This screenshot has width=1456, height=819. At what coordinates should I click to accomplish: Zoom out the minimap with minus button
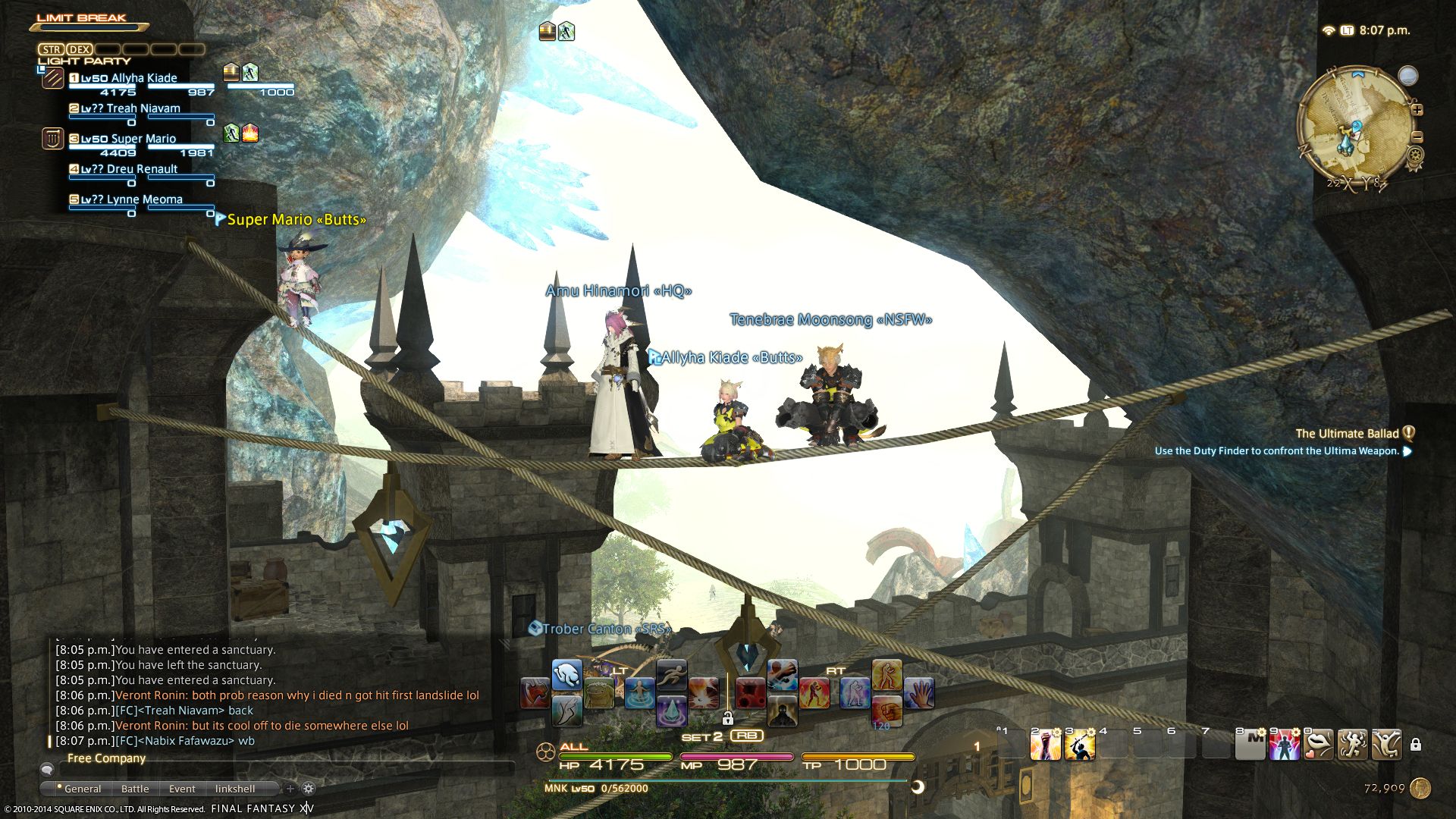pyautogui.click(x=1417, y=137)
